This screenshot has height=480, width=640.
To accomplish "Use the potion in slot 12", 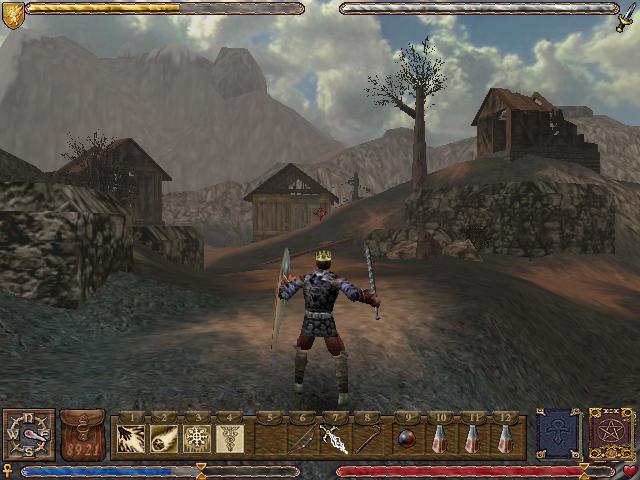I will pos(504,437).
